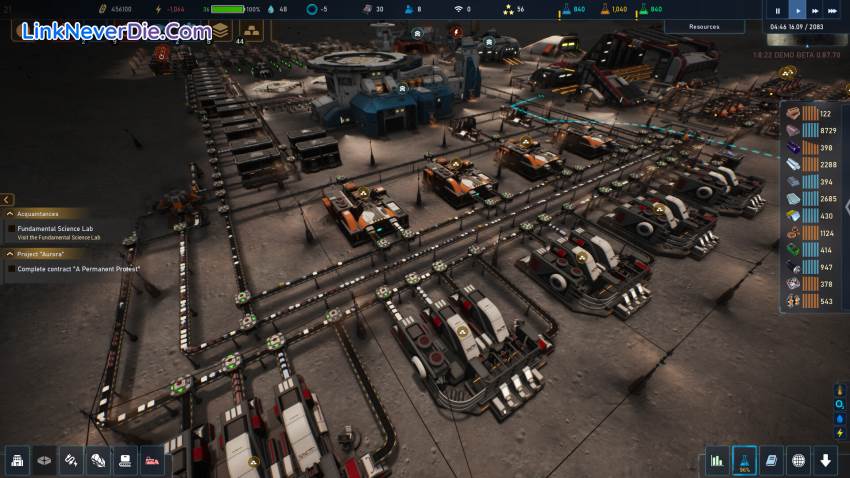Toggle the water droplet overlay
This screenshot has width=850, height=478.
click(840, 418)
